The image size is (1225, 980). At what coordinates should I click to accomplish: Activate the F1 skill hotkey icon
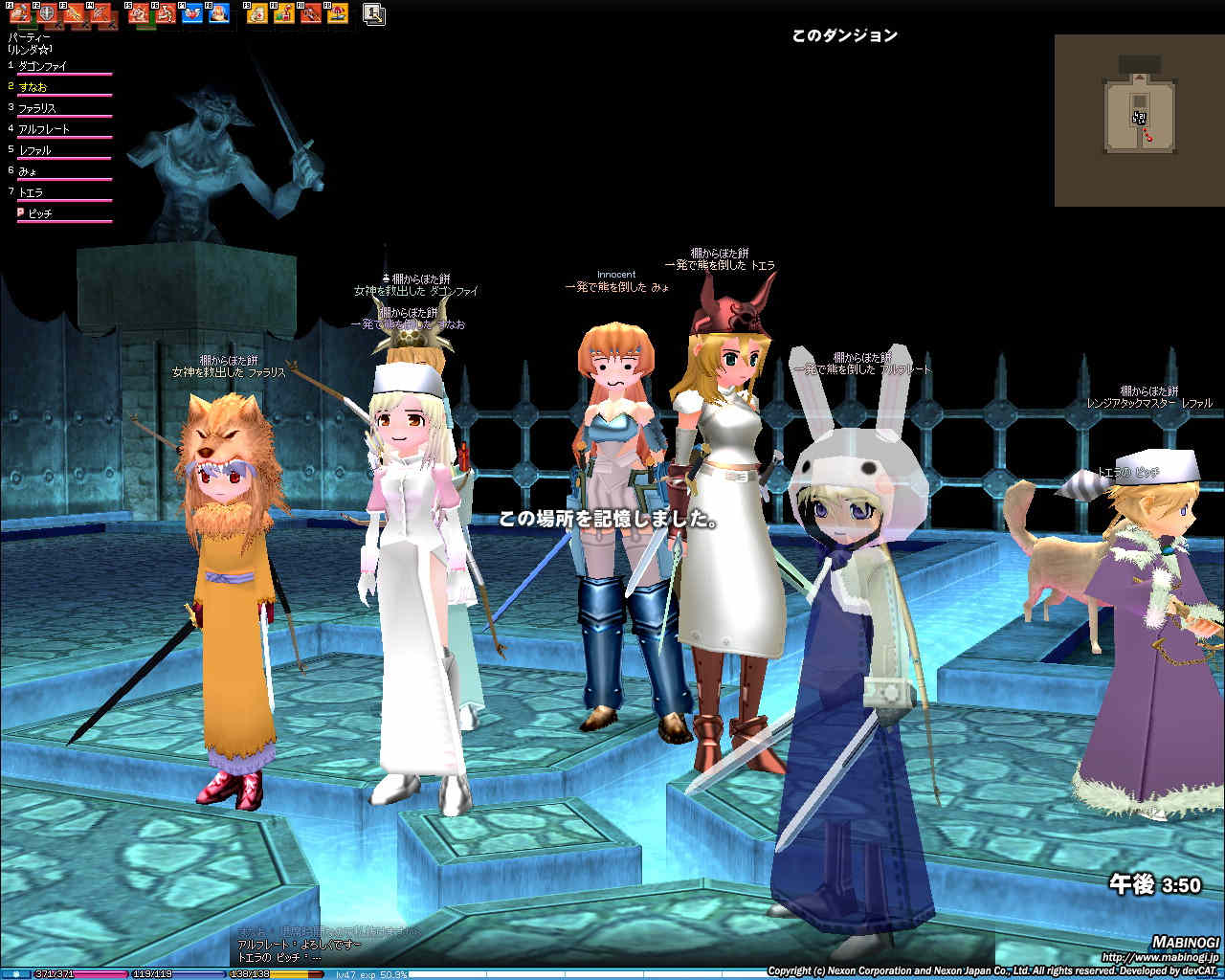pos(19,13)
